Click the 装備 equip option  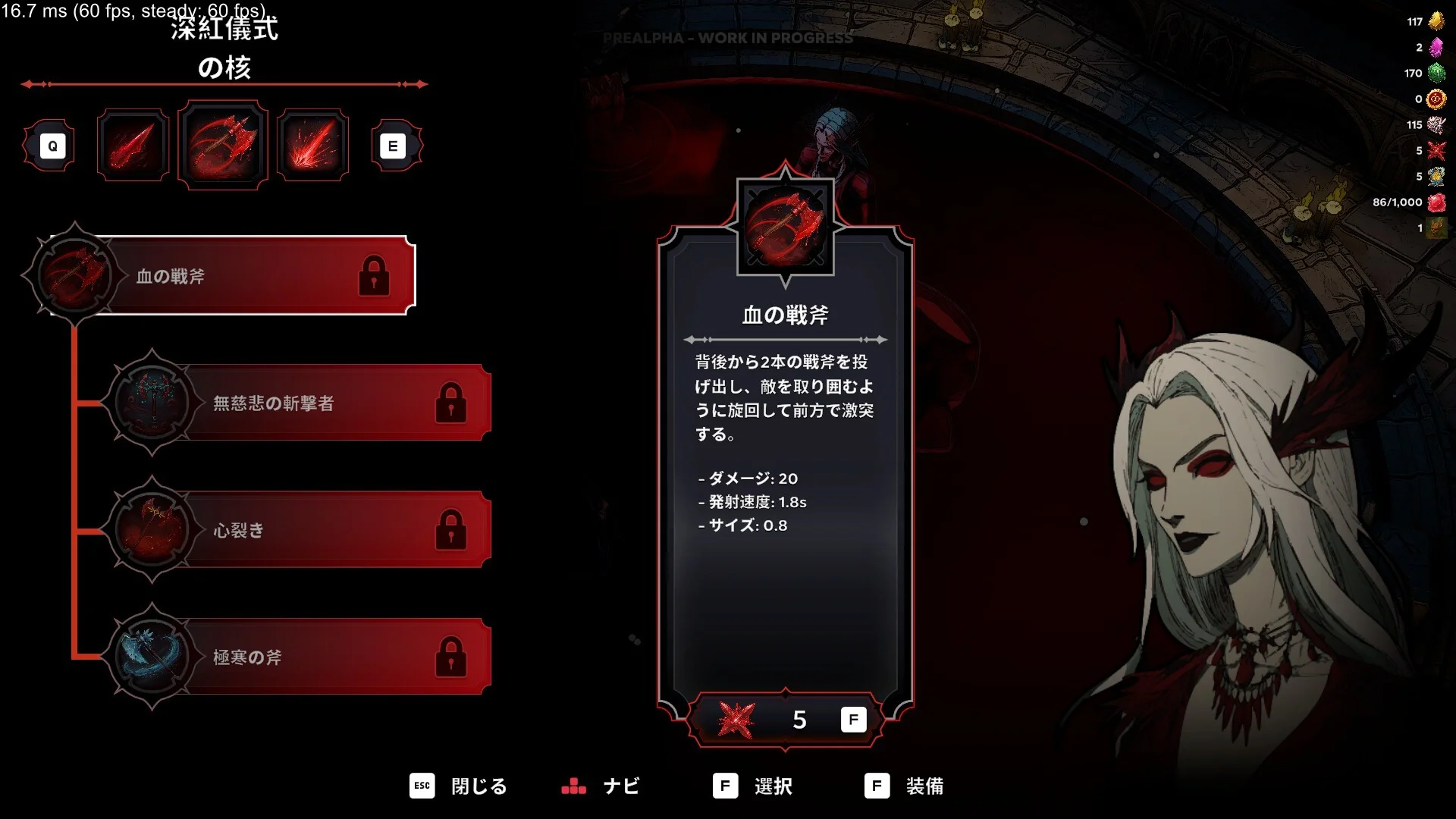coord(905,786)
